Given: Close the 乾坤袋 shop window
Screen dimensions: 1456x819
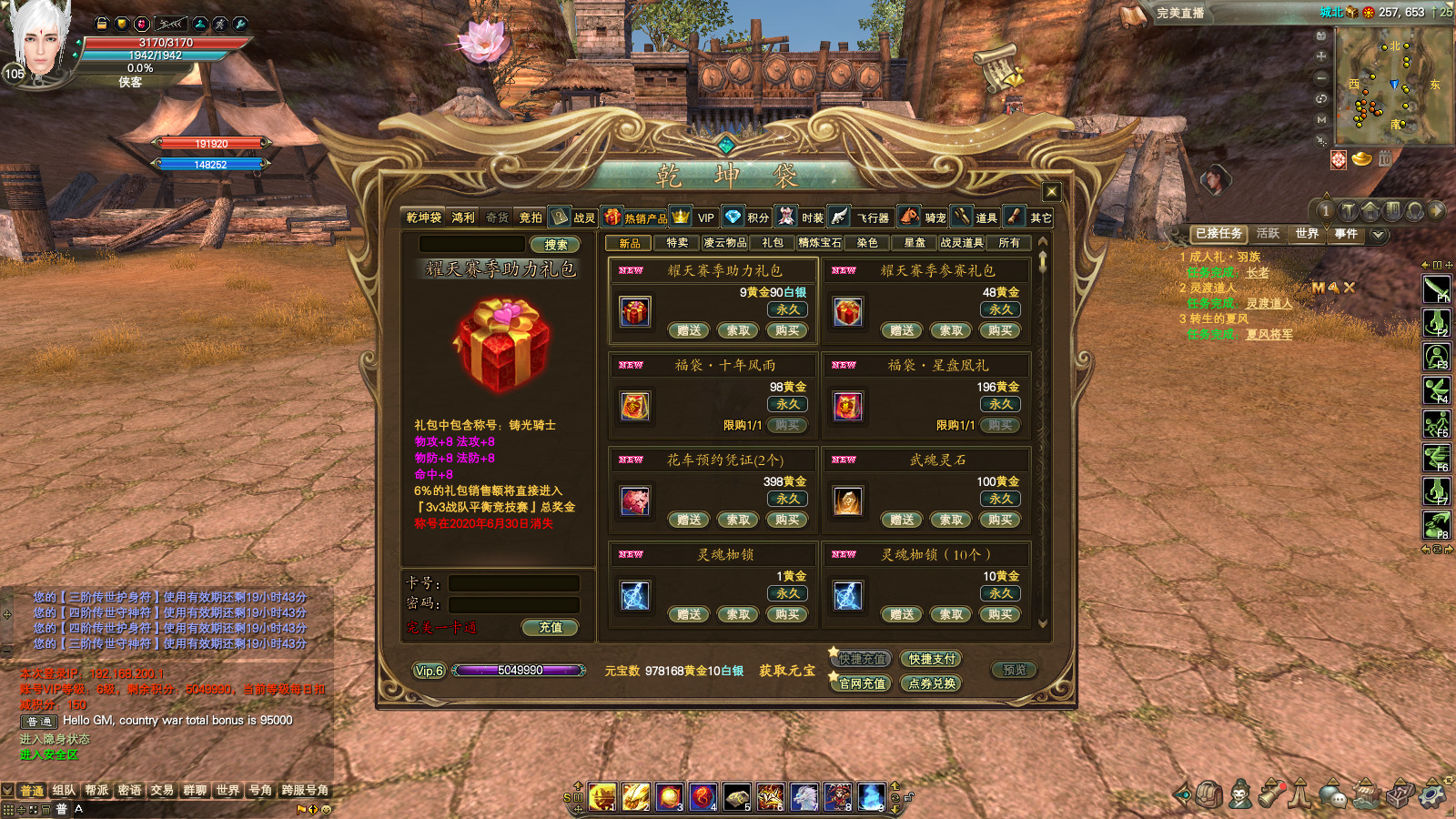Looking at the screenshot, I should pos(1052,191).
